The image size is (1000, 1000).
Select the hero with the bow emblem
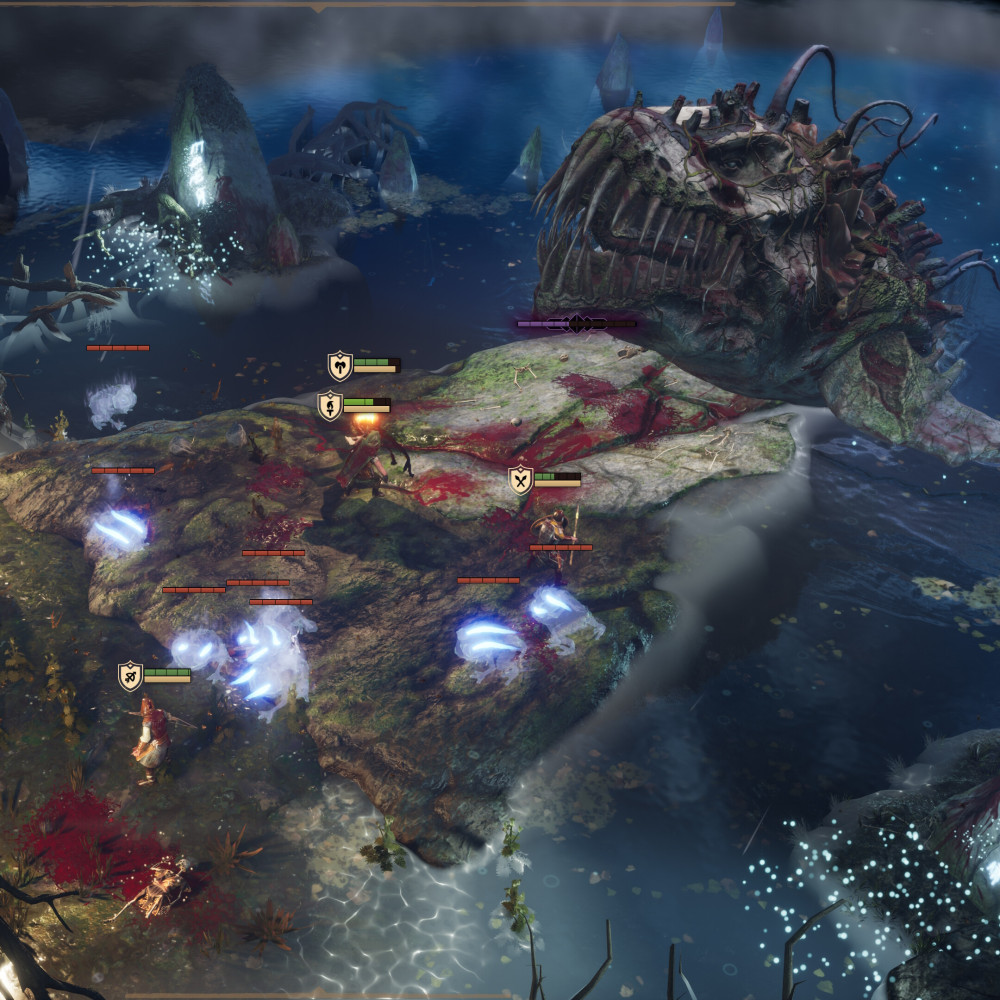pyautogui.click(x=131, y=677)
